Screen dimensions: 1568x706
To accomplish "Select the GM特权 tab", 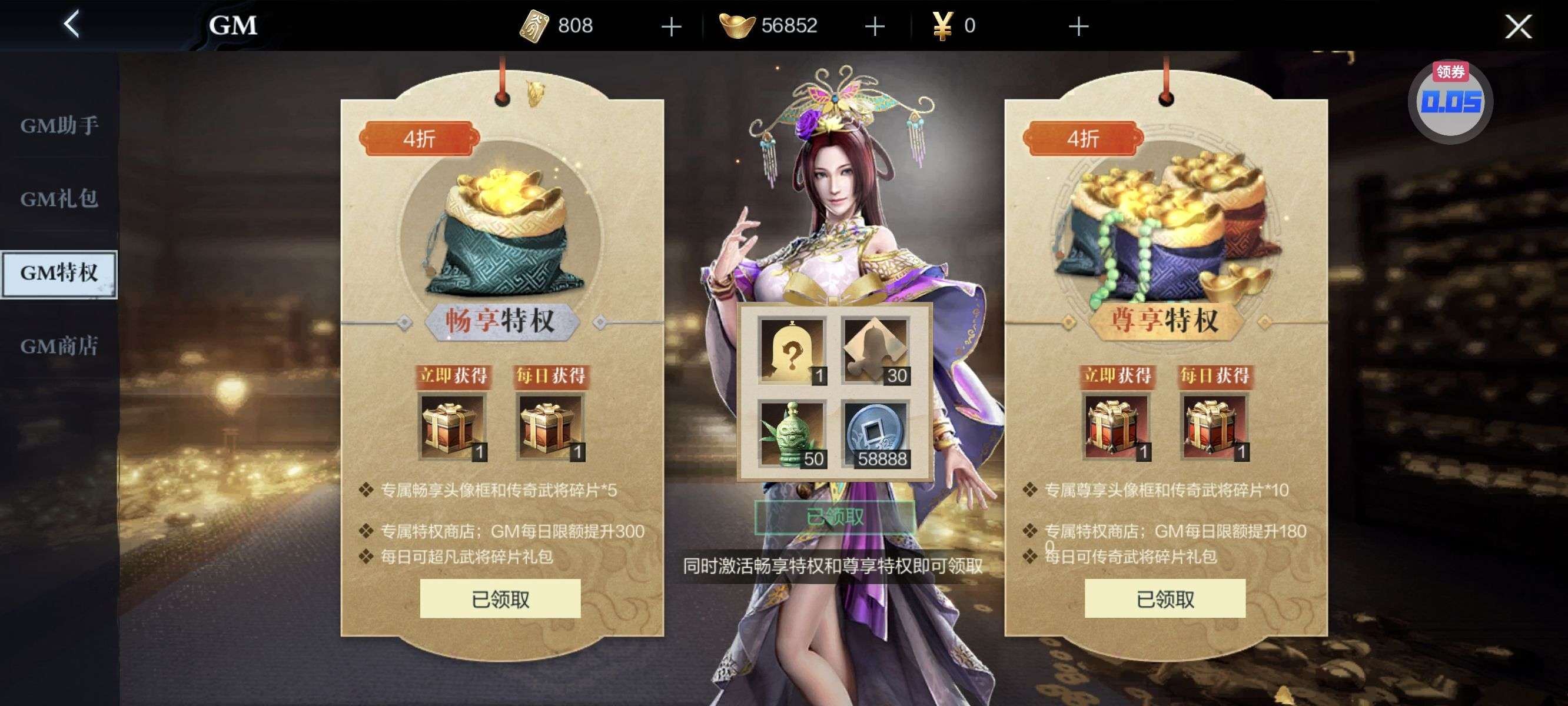I will 59,273.
